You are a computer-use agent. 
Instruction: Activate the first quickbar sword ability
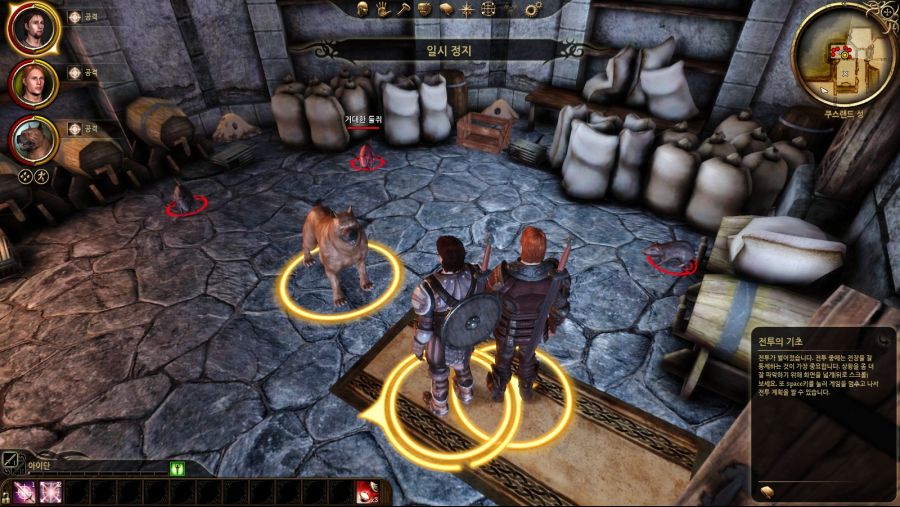[x=25, y=491]
